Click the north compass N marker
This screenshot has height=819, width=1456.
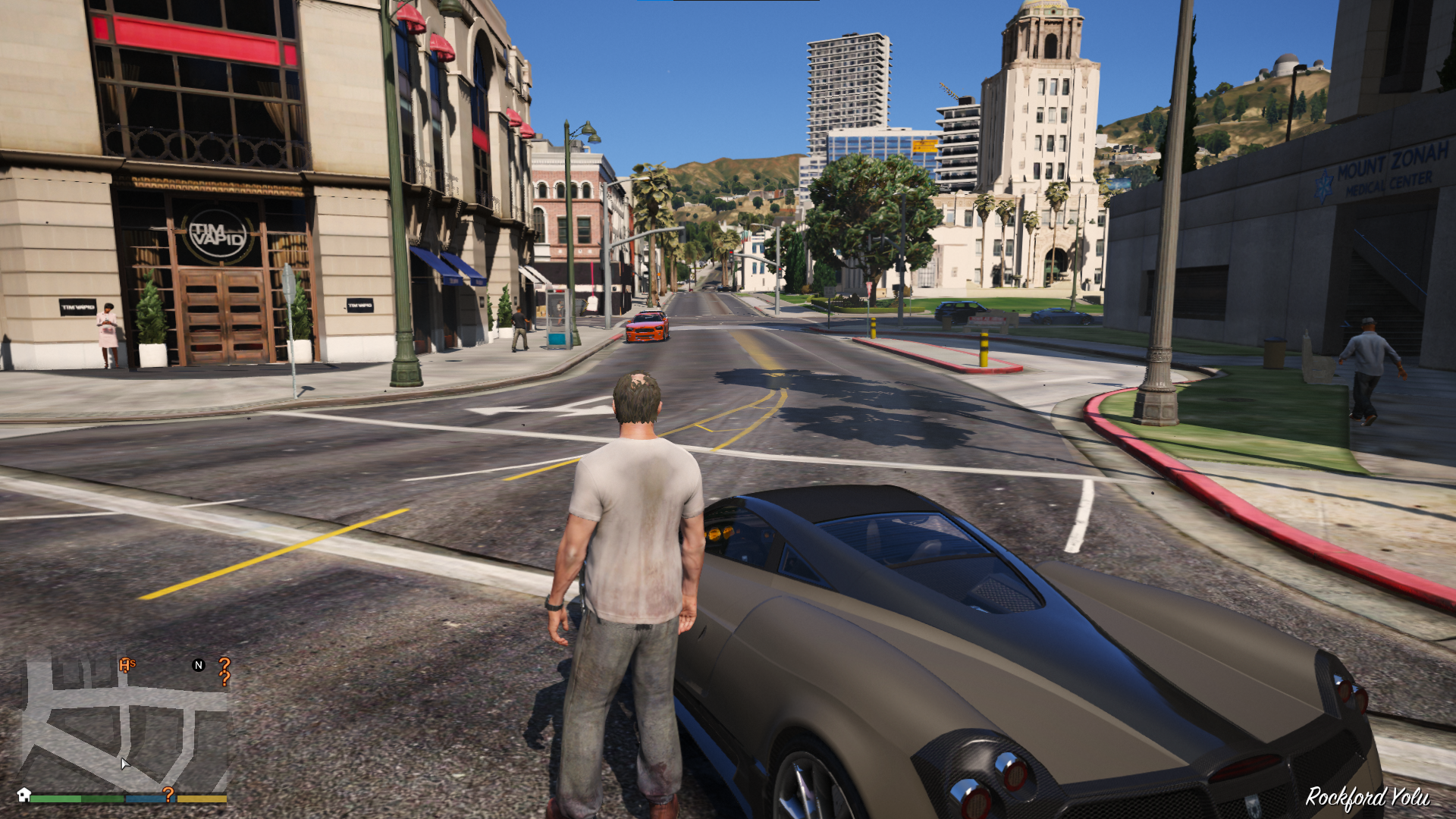tap(199, 665)
